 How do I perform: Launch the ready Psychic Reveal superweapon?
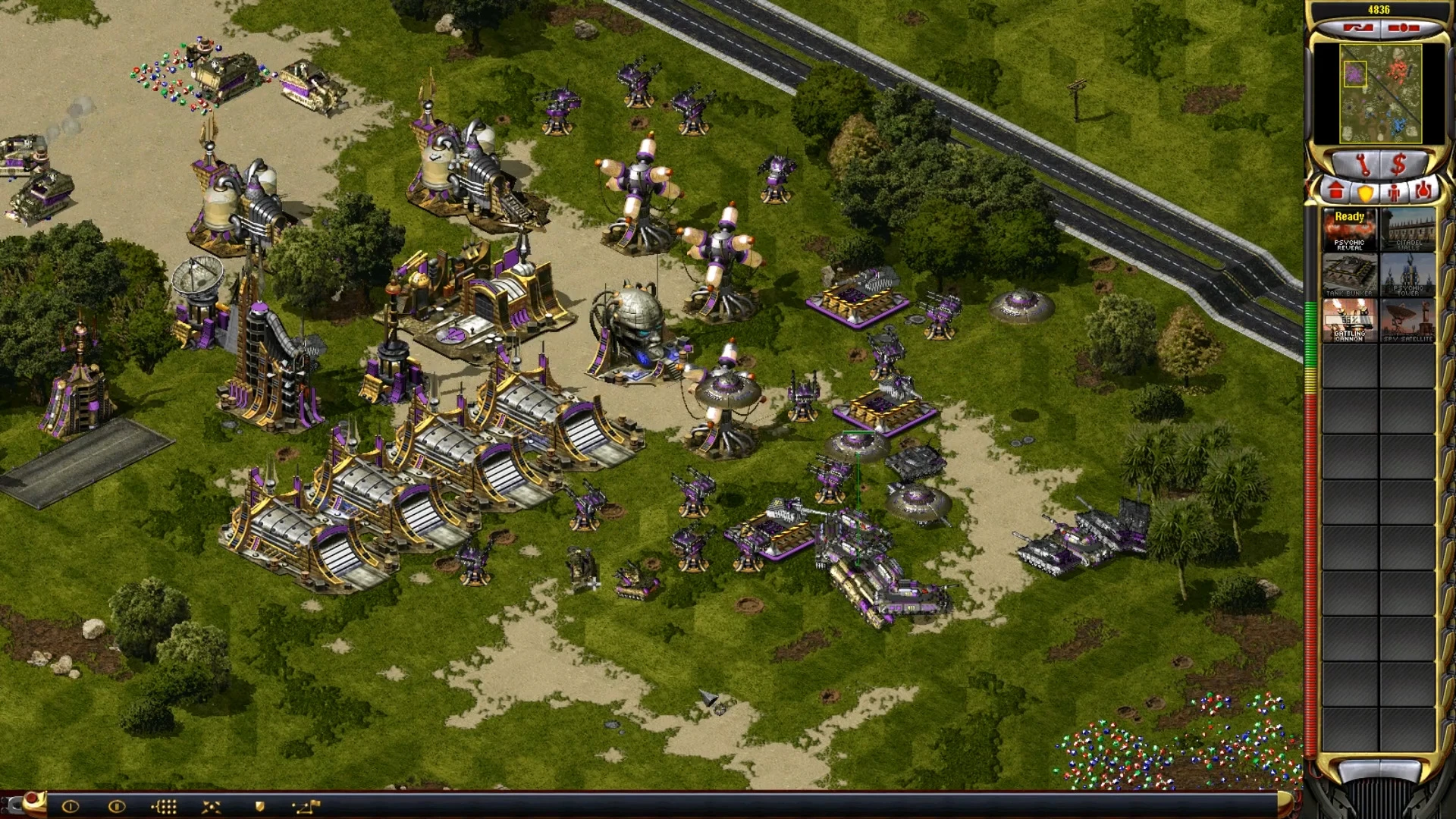click(1350, 230)
